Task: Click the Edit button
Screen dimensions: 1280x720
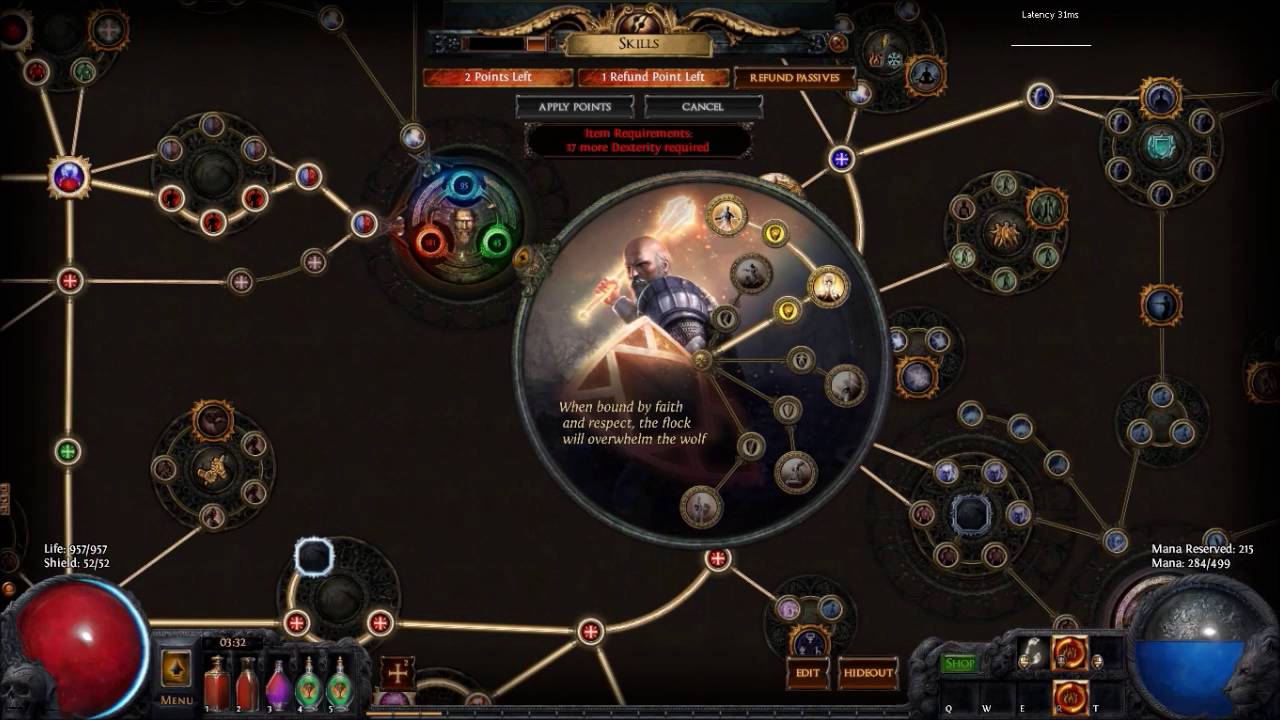Action: [x=808, y=672]
